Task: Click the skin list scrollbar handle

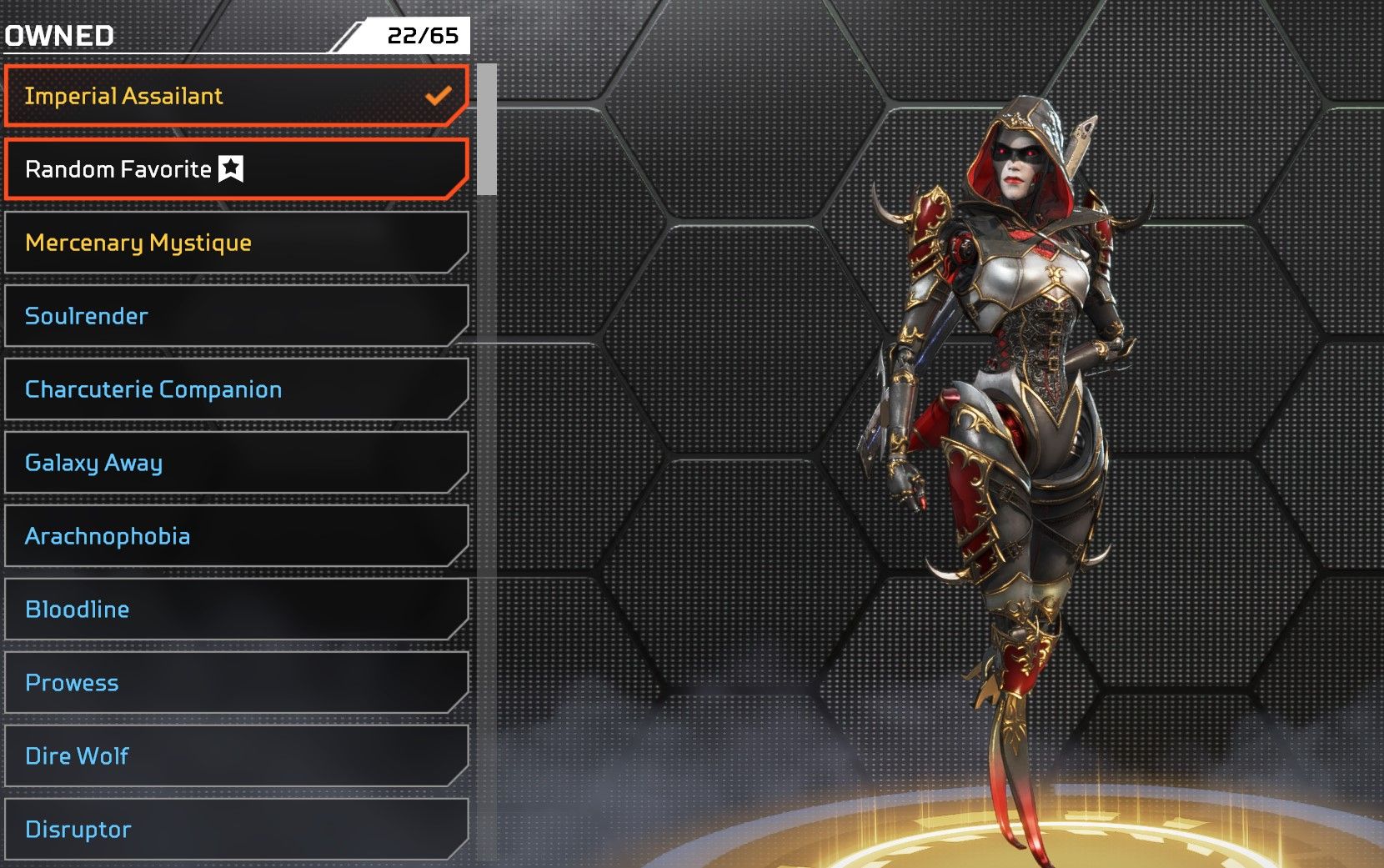Action: point(487,129)
